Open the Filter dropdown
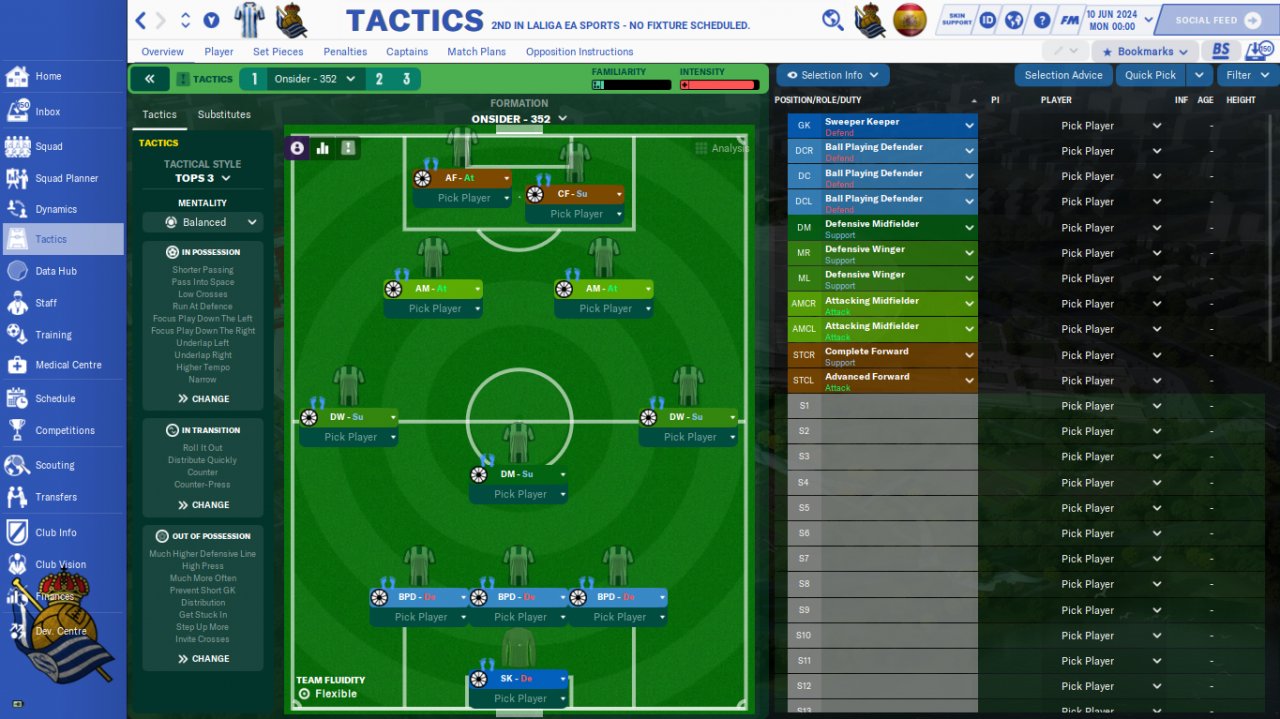The height and width of the screenshot is (719, 1280). point(1246,75)
